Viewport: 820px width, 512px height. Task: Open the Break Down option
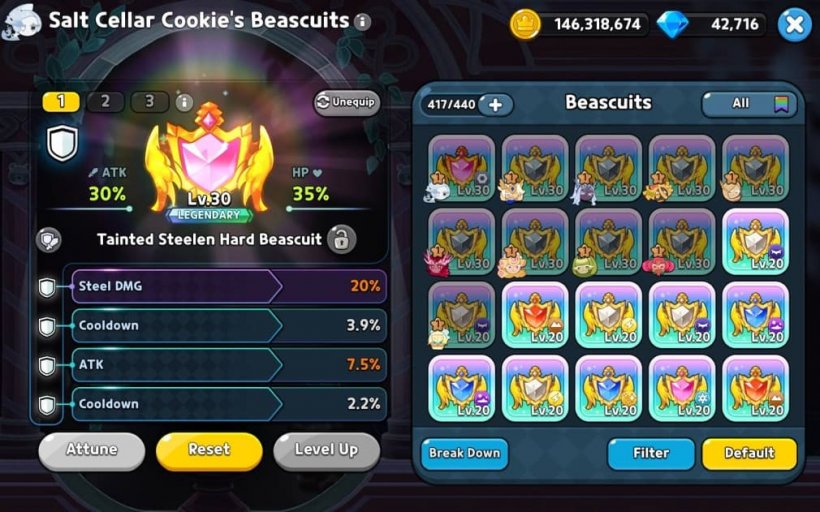464,453
